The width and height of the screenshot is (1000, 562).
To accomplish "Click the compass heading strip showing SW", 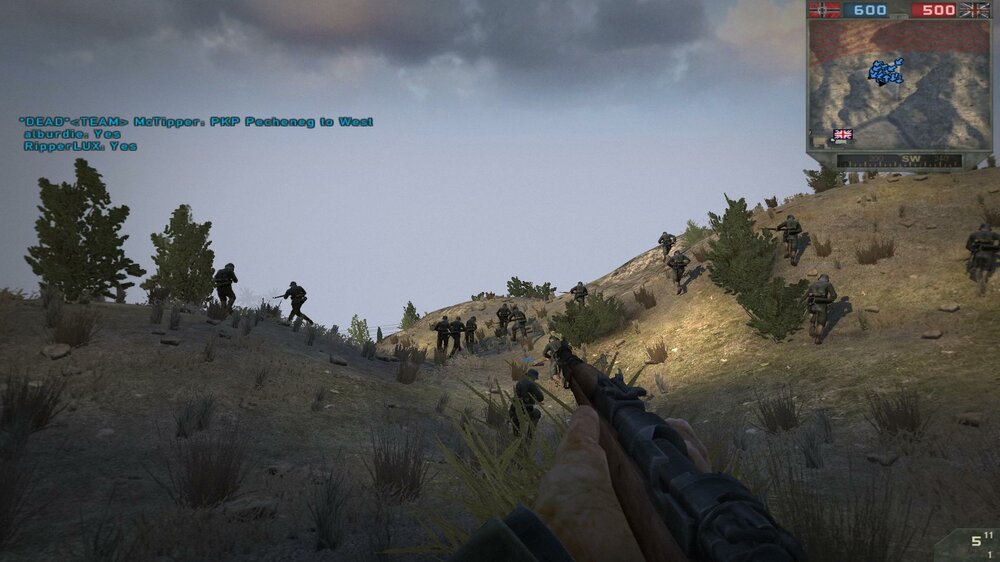I will [x=898, y=160].
